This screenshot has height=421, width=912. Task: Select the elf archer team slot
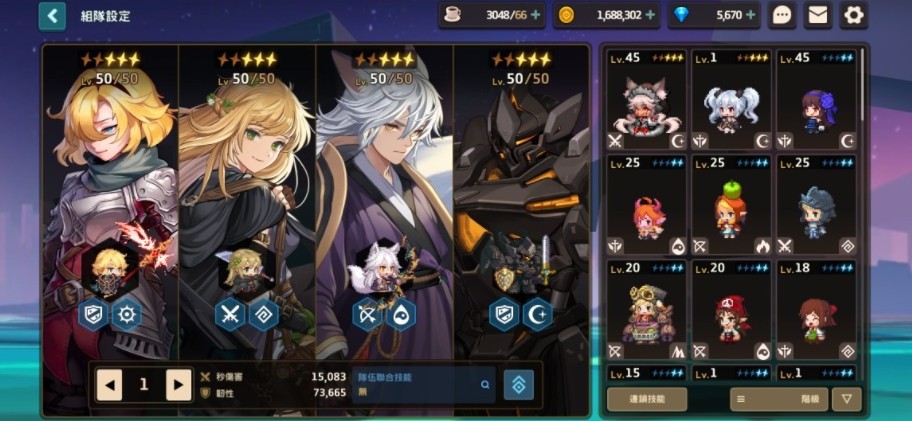click(x=247, y=200)
